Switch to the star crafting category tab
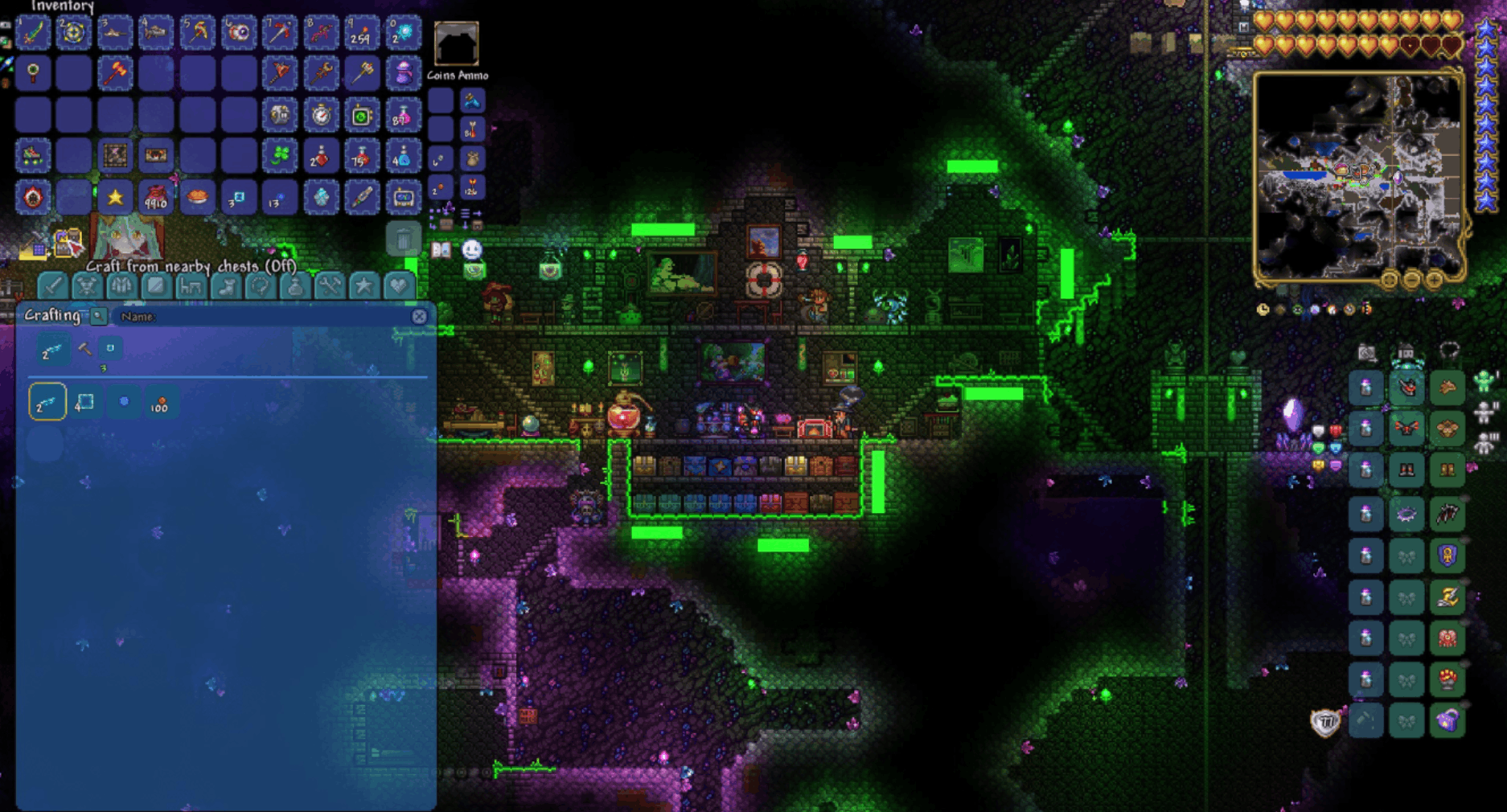 pyautogui.click(x=363, y=285)
